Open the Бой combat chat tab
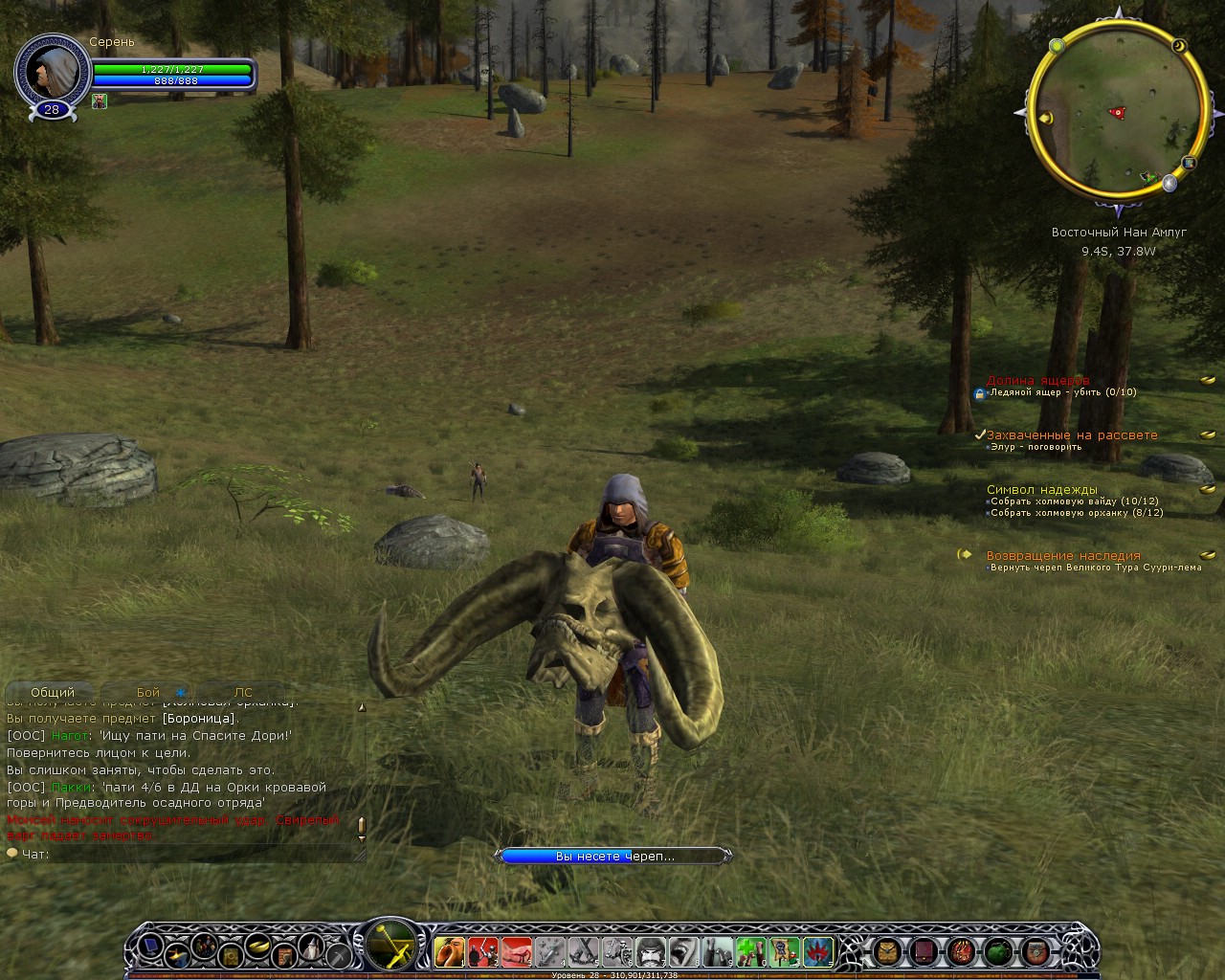This screenshot has width=1225, height=980. pyautogui.click(x=148, y=692)
